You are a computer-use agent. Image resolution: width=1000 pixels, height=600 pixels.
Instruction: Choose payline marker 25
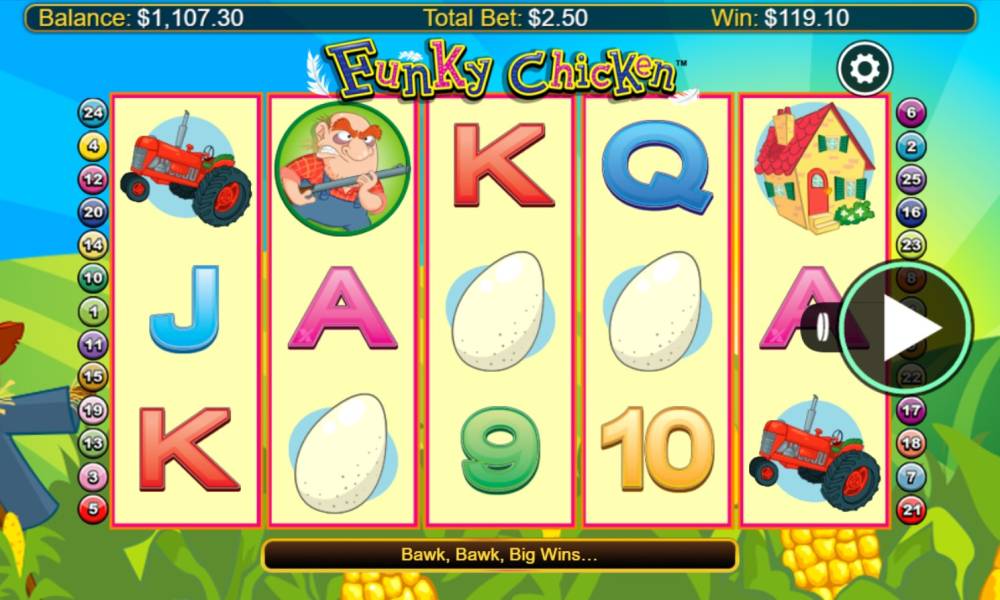tap(910, 180)
